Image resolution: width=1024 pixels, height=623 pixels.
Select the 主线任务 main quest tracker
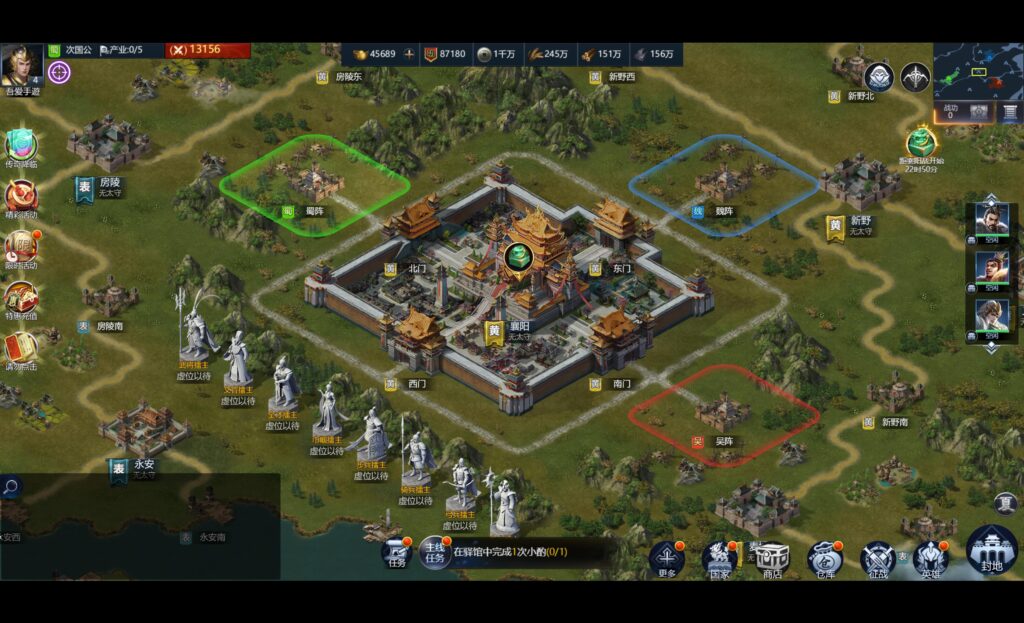tap(435, 552)
